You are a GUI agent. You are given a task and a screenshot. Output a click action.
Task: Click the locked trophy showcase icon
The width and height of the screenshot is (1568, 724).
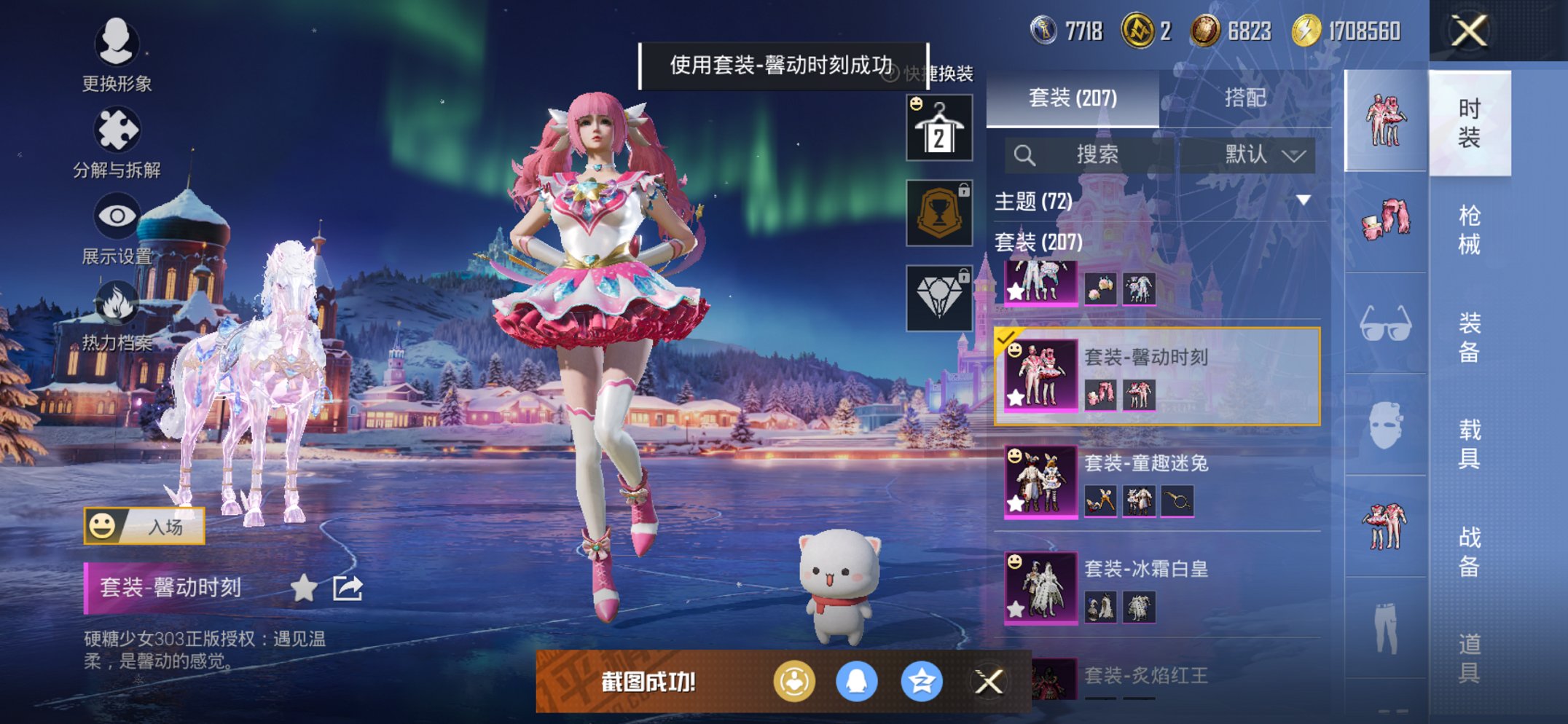pyautogui.click(x=938, y=213)
